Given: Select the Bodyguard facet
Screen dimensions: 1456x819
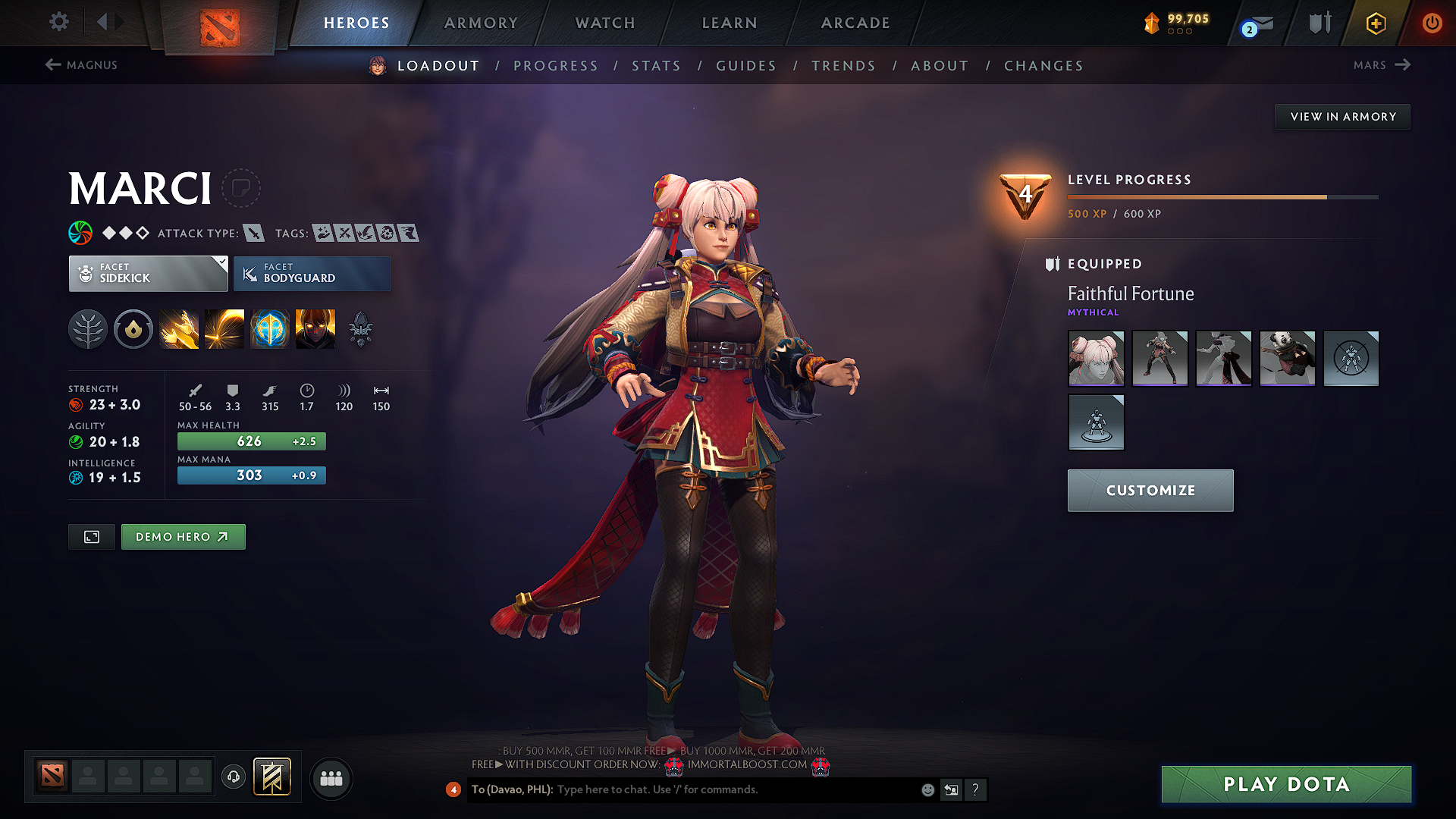Looking at the screenshot, I should tap(312, 273).
